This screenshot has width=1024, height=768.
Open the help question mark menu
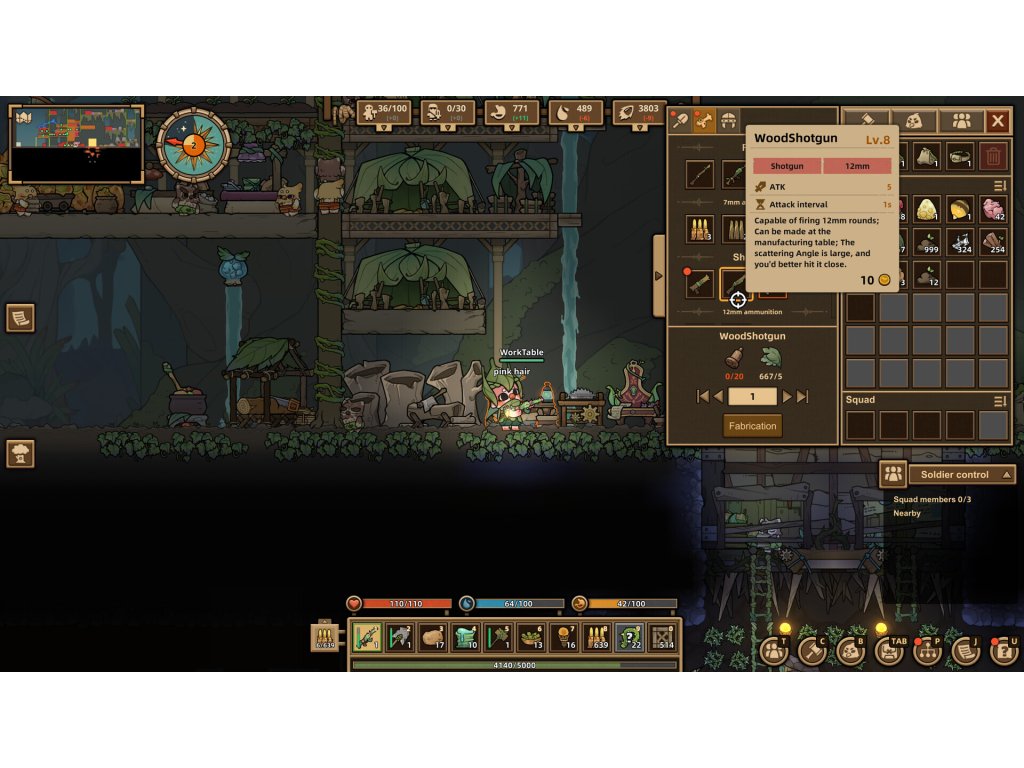[1003, 650]
